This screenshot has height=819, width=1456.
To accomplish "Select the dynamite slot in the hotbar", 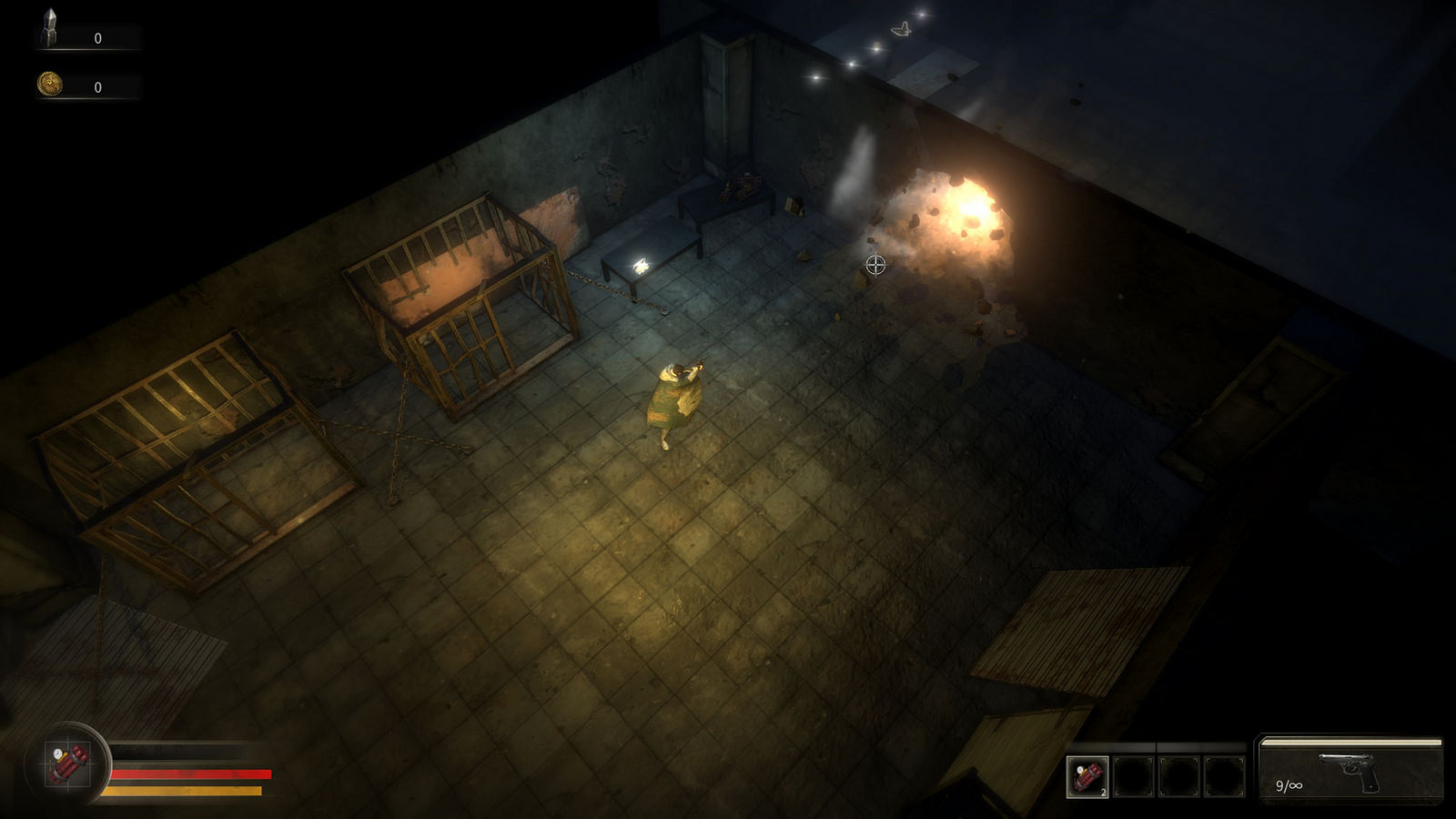I will coord(1087,776).
